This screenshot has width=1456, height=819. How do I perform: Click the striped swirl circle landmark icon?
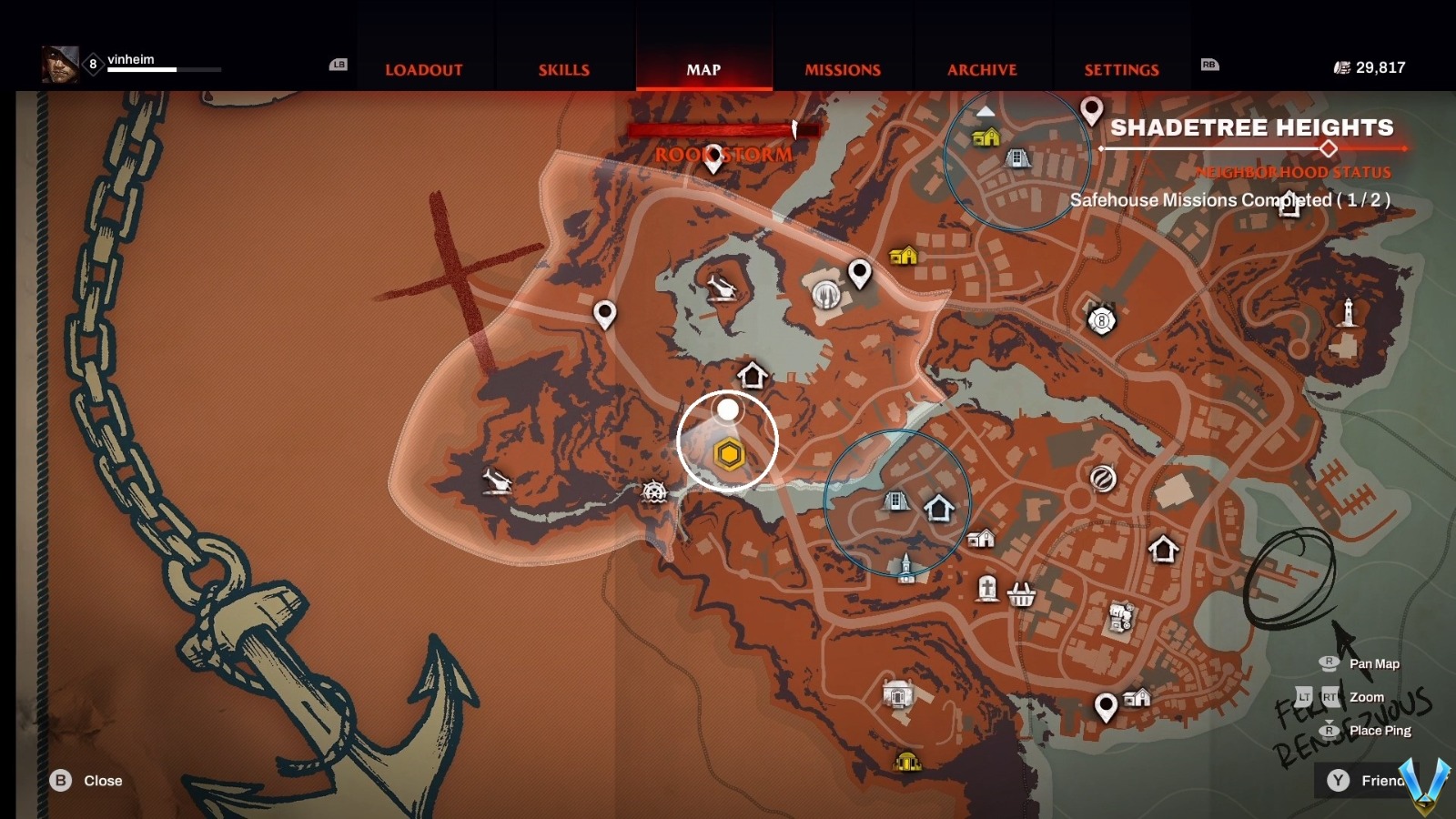tap(1103, 478)
